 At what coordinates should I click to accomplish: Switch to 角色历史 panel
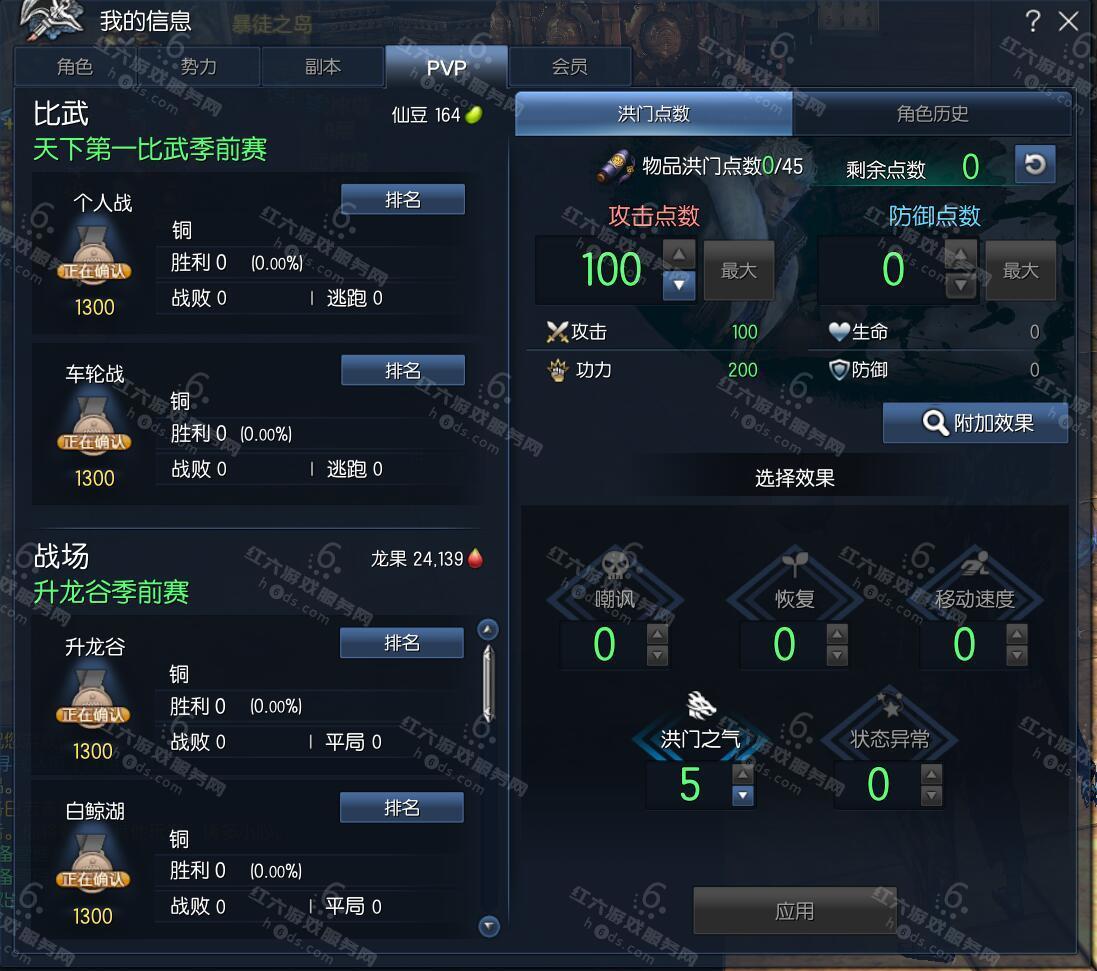click(932, 114)
